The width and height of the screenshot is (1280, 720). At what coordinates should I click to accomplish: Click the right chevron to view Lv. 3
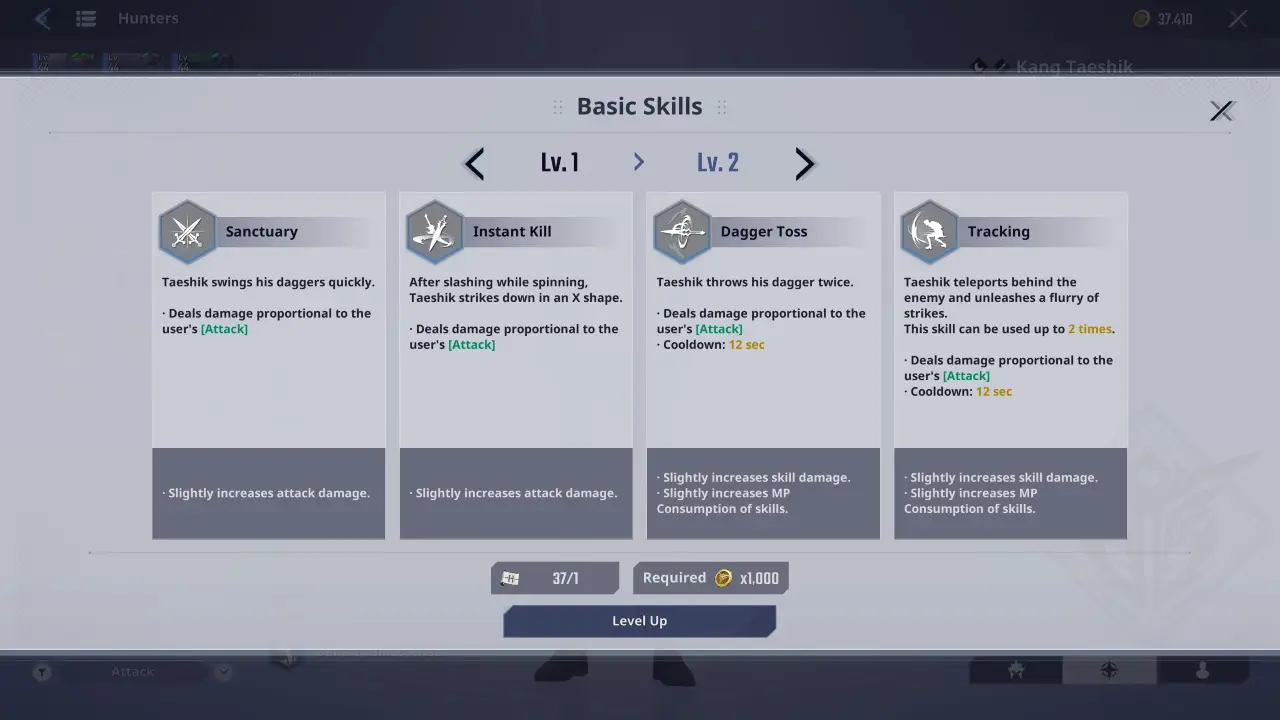coord(804,163)
